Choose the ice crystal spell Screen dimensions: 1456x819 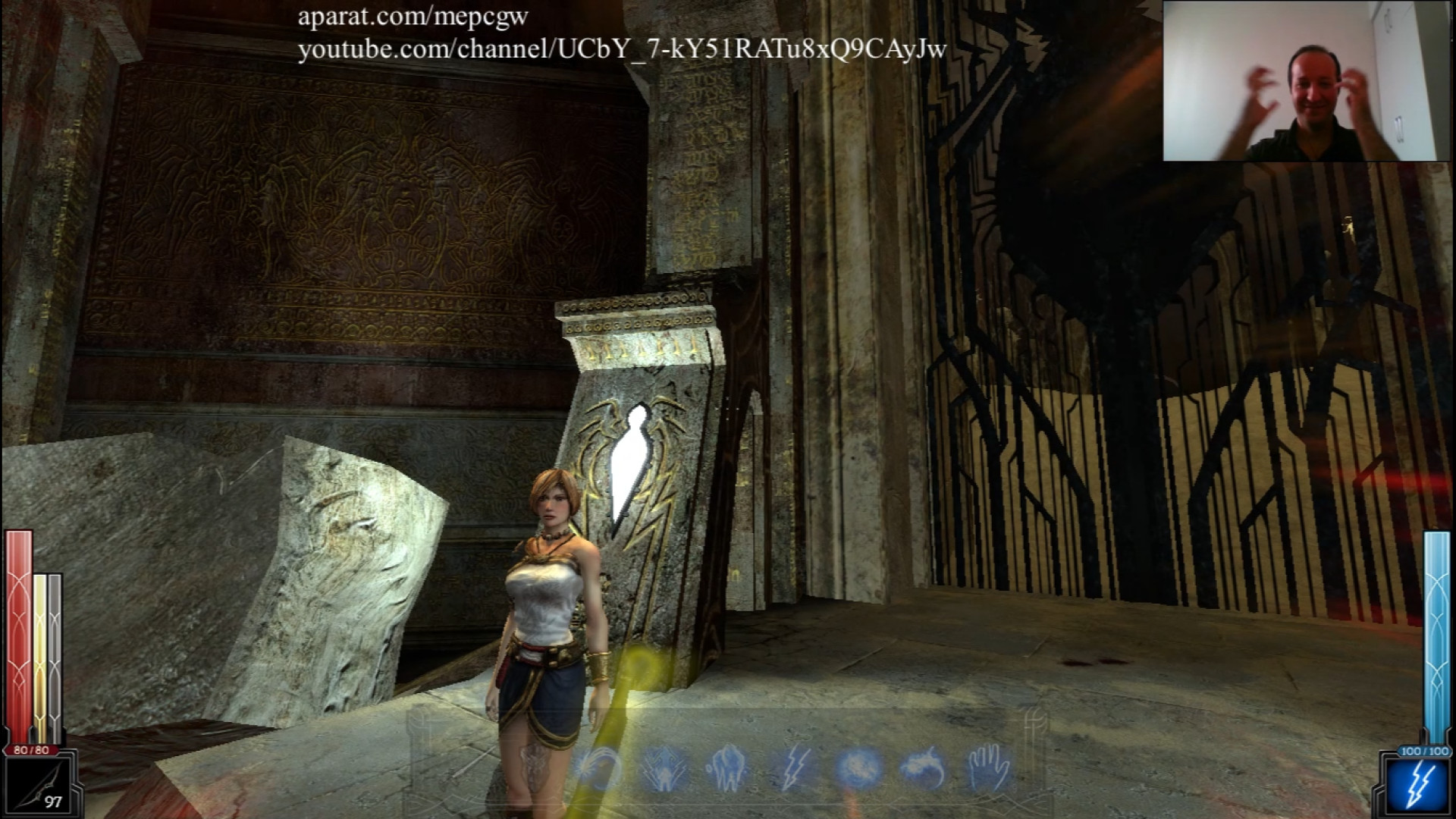pos(727,768)
